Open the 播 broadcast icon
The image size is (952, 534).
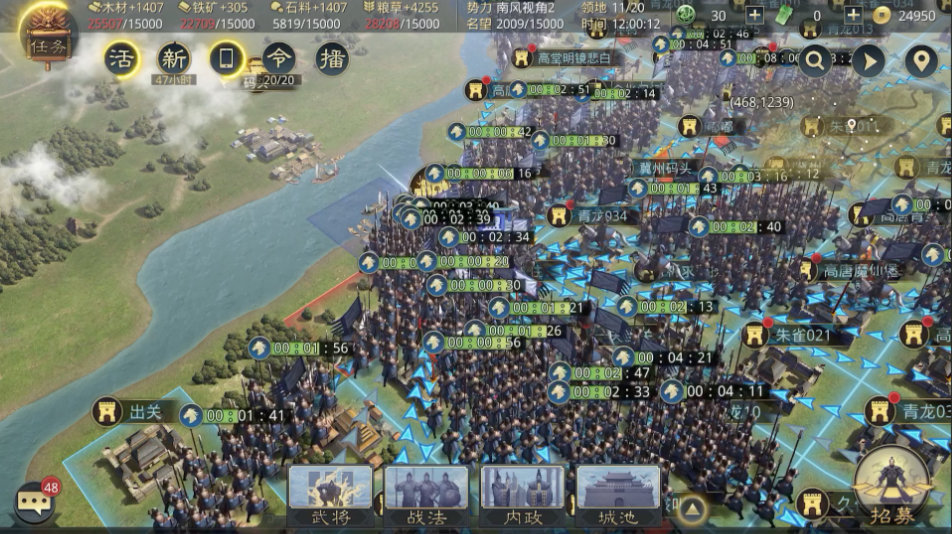tap(332, 59)
